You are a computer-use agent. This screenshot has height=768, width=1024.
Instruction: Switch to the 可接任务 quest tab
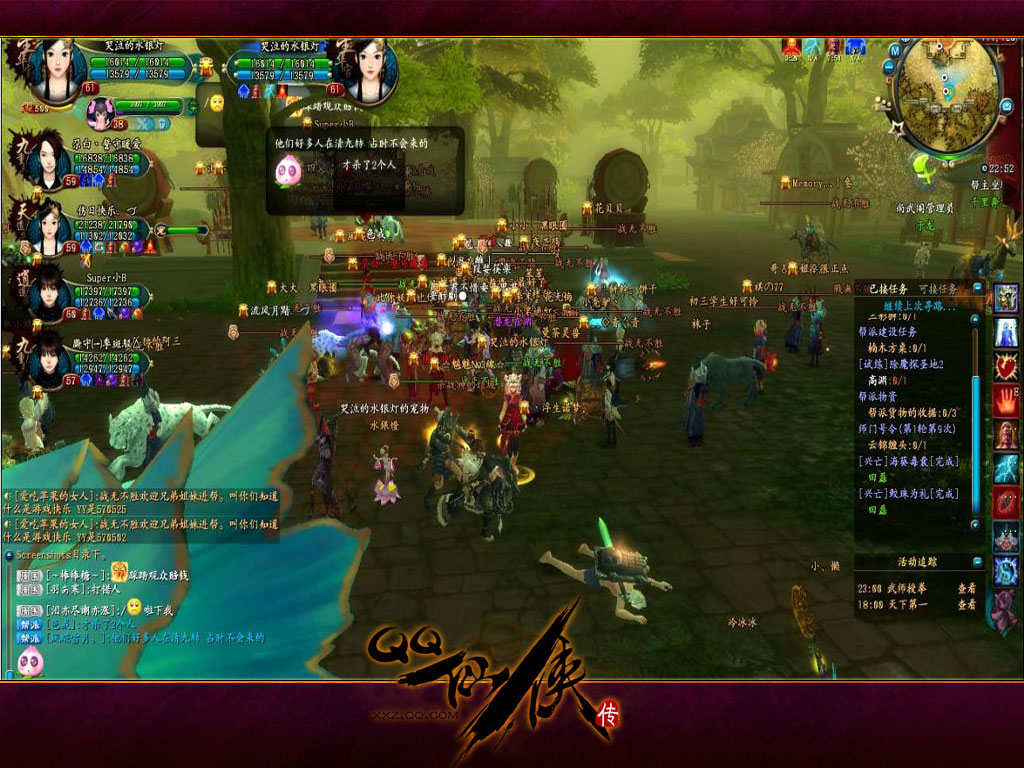click(940, 289)
